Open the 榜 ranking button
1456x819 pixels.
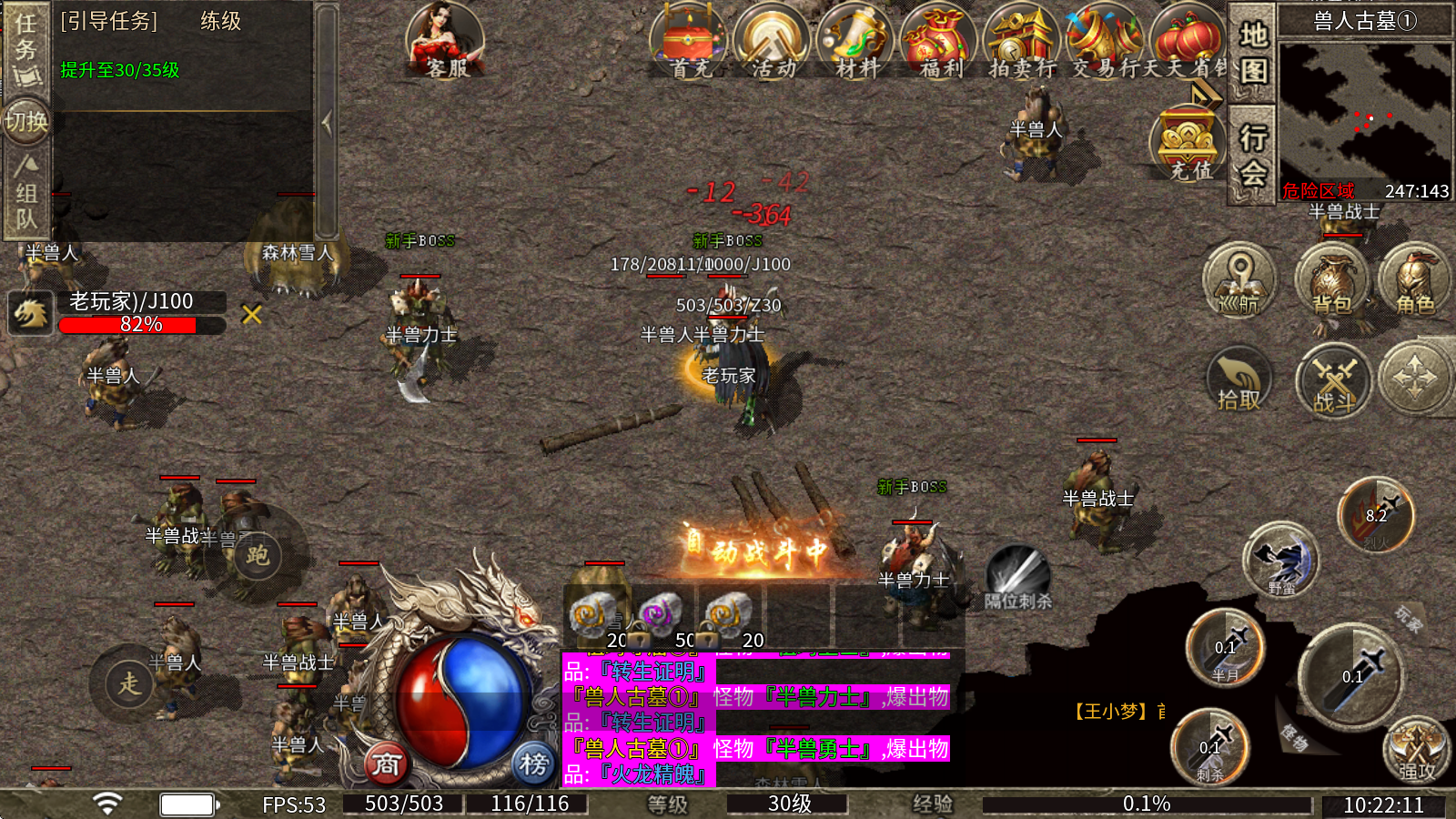coord(533,764)
